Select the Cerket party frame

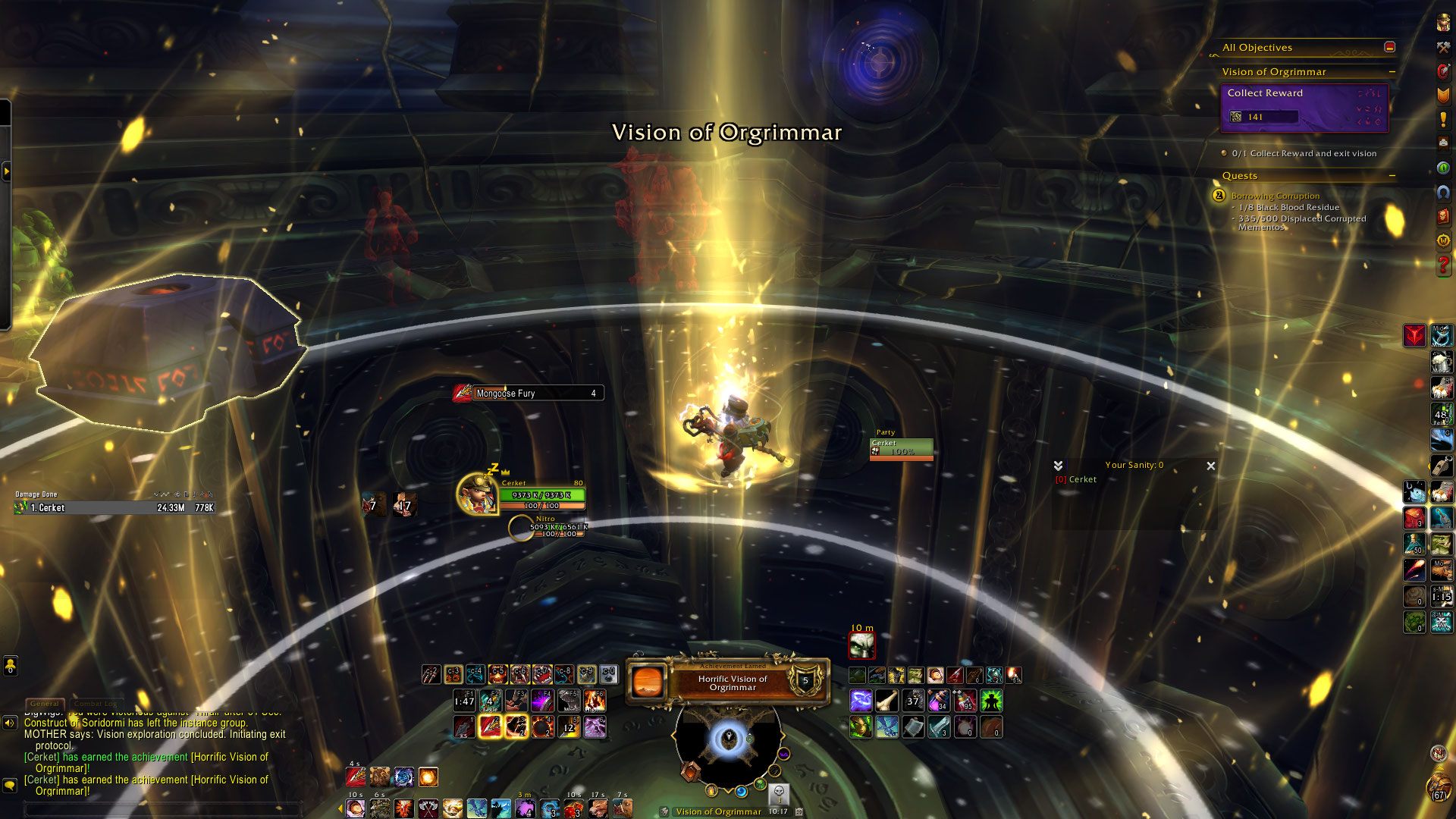901,447
